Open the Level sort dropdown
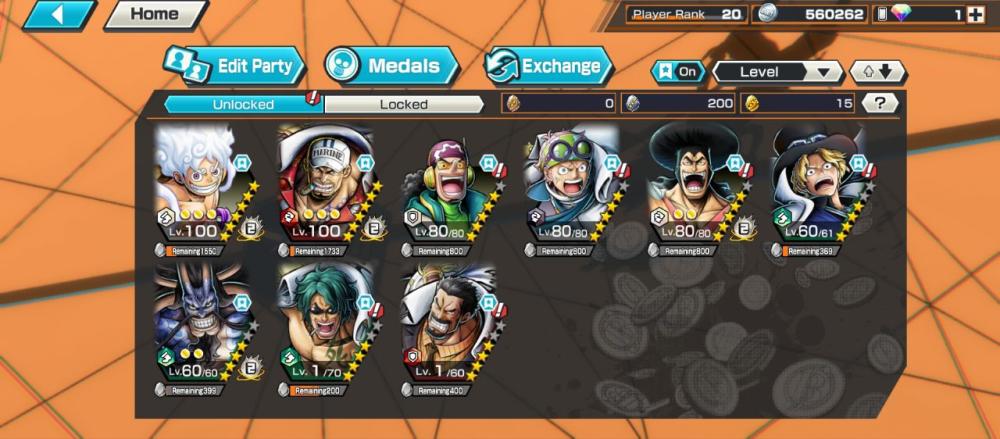 click(777, 72)
